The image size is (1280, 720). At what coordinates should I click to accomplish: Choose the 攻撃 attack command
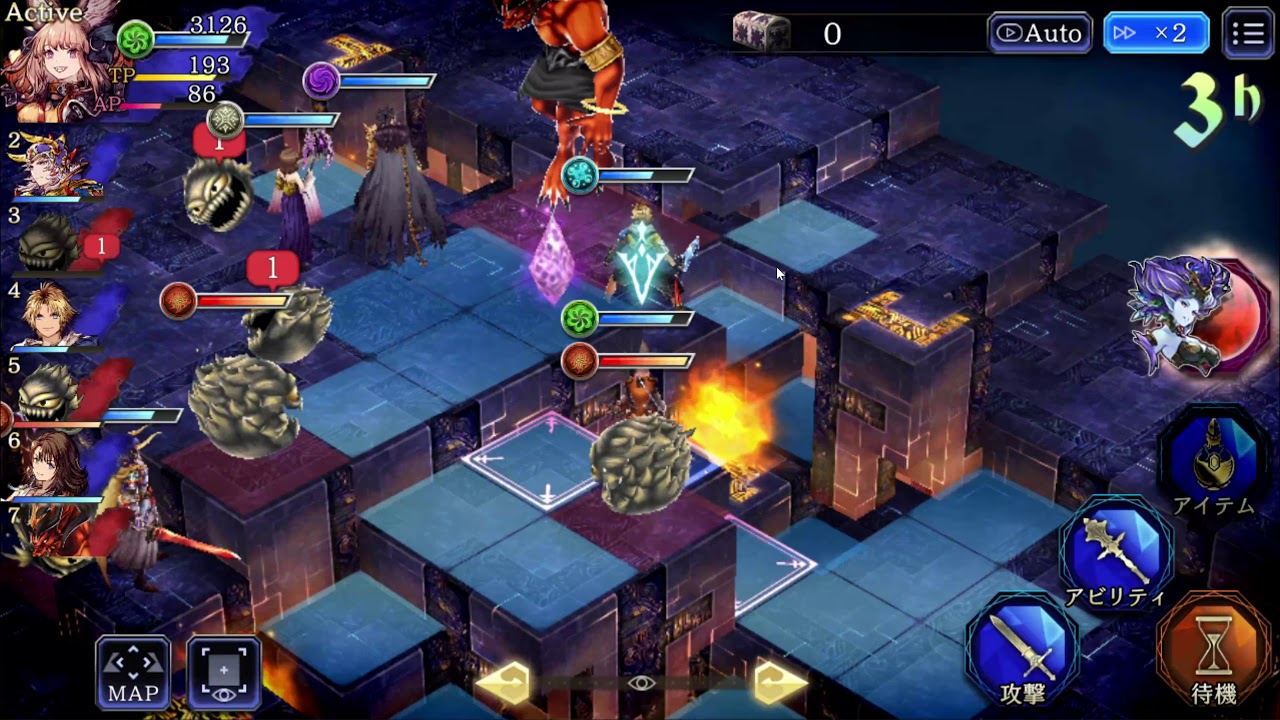tap(1022, 651)
